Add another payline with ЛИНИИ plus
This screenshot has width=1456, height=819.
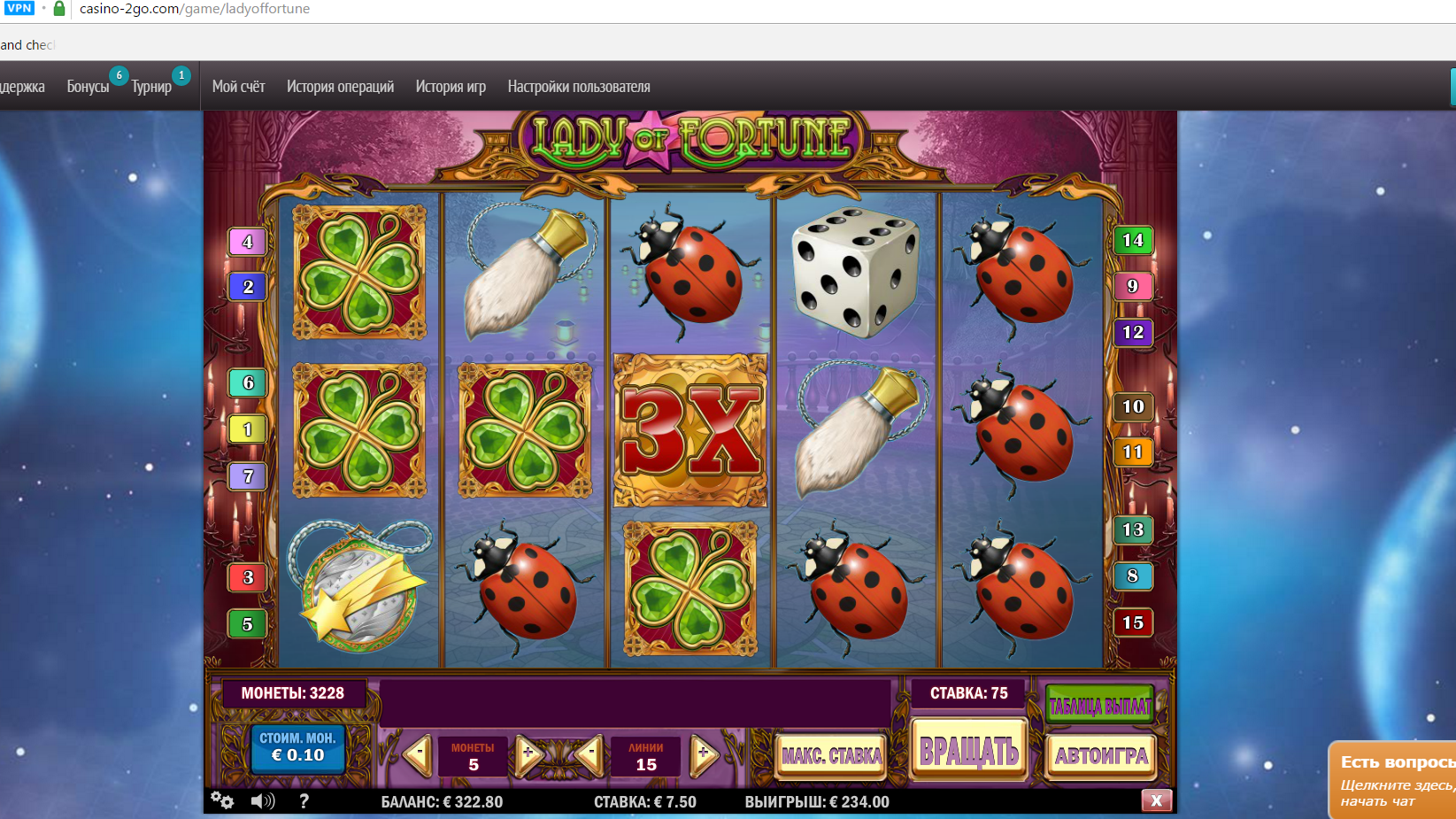coord(703,755)
